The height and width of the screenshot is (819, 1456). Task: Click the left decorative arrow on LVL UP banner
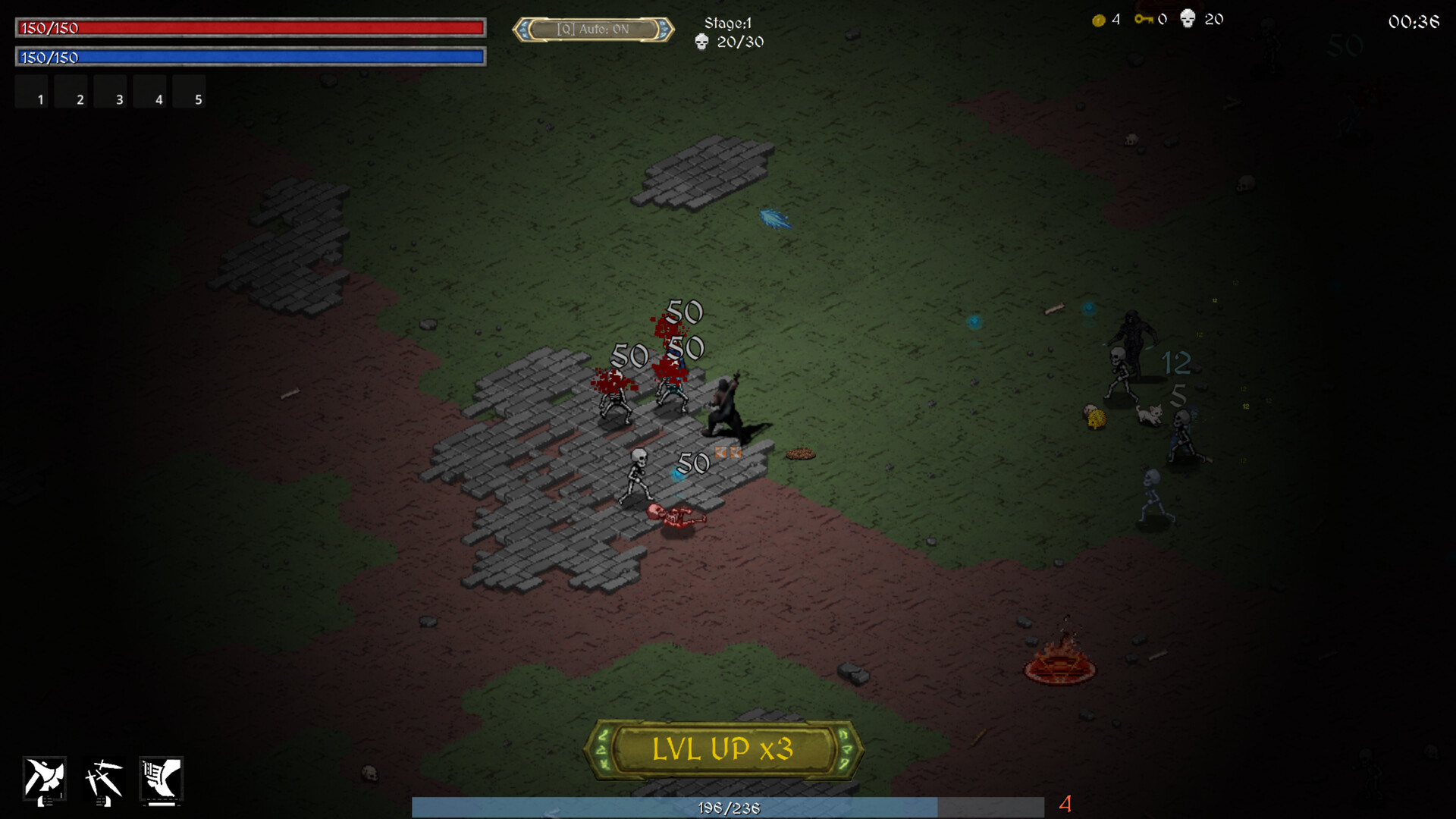click(x=603, y=749)
